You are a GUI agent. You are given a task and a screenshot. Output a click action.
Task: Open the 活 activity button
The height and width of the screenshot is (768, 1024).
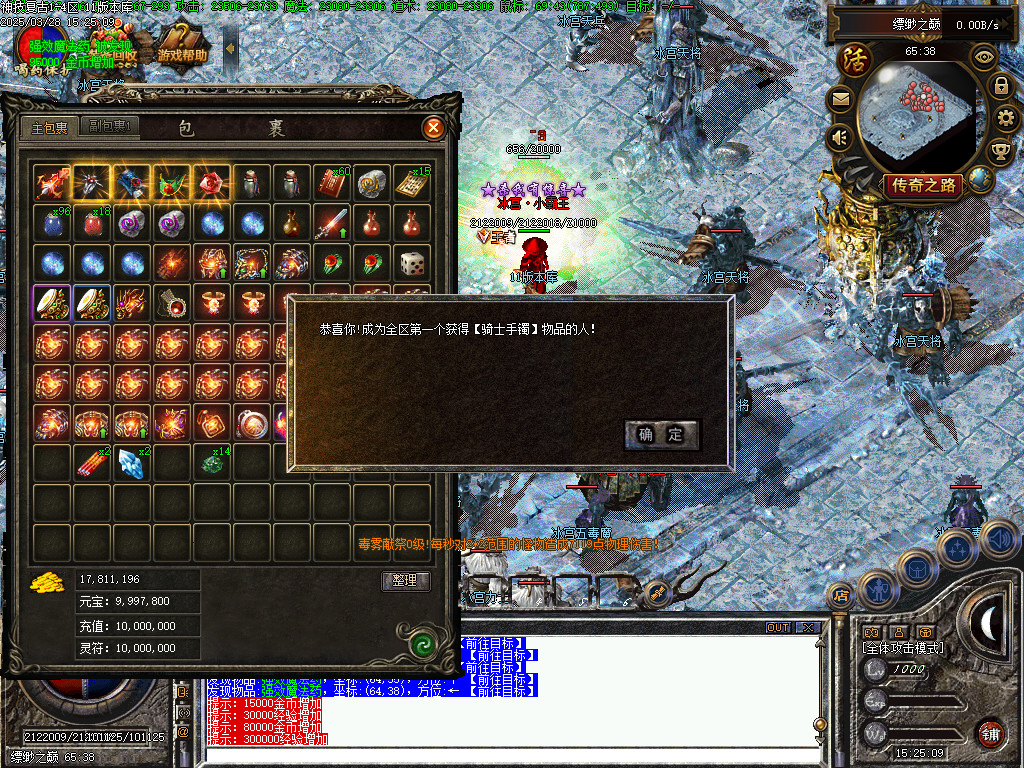856,58
